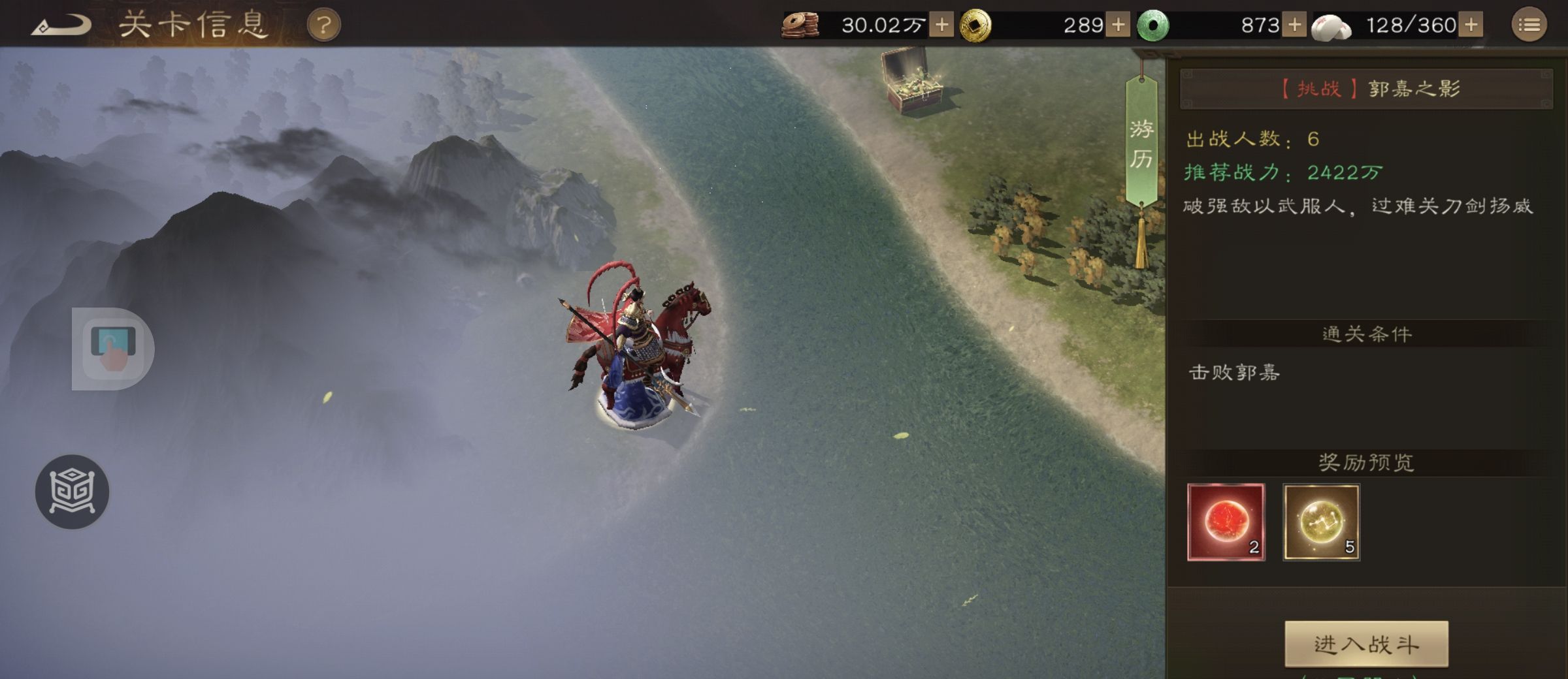Viewport: 1568px width, 679px height.
Task: Refill steamed bun stamina with plus button
Action: pyautogui.click(x=1471, y=25)
